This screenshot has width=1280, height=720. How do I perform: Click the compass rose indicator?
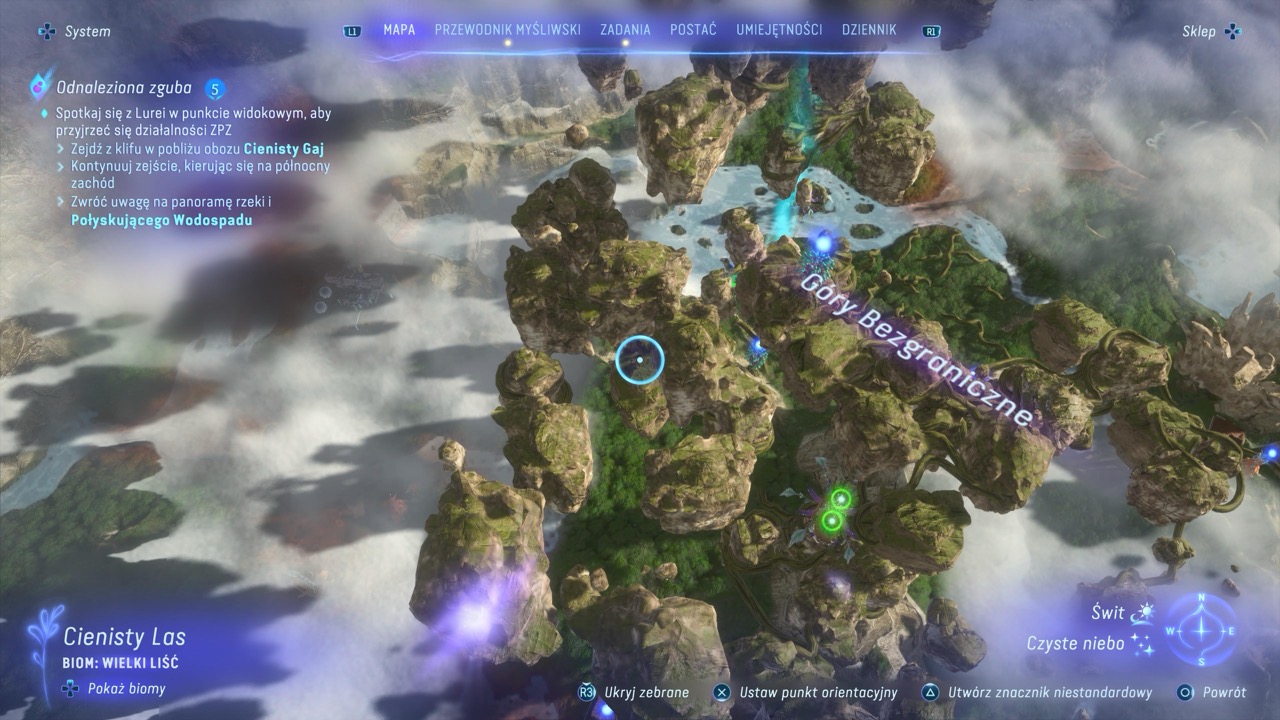point(1201,630)
